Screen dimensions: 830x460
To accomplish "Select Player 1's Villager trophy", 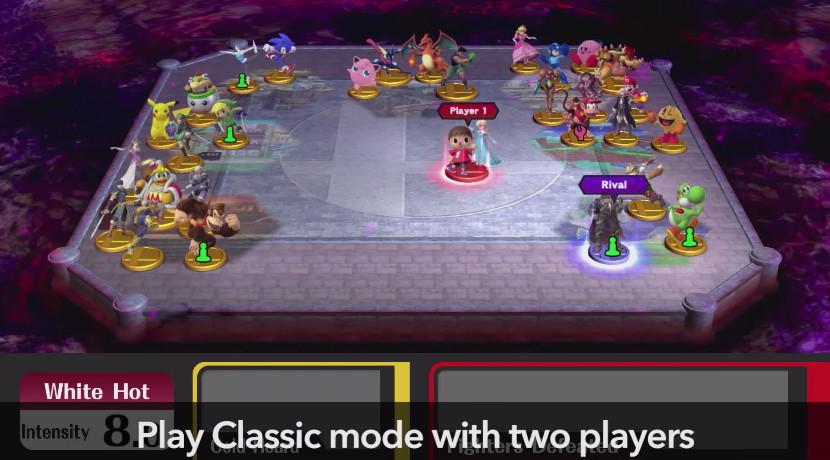I will pyautogui.click(x=459, y=152).
